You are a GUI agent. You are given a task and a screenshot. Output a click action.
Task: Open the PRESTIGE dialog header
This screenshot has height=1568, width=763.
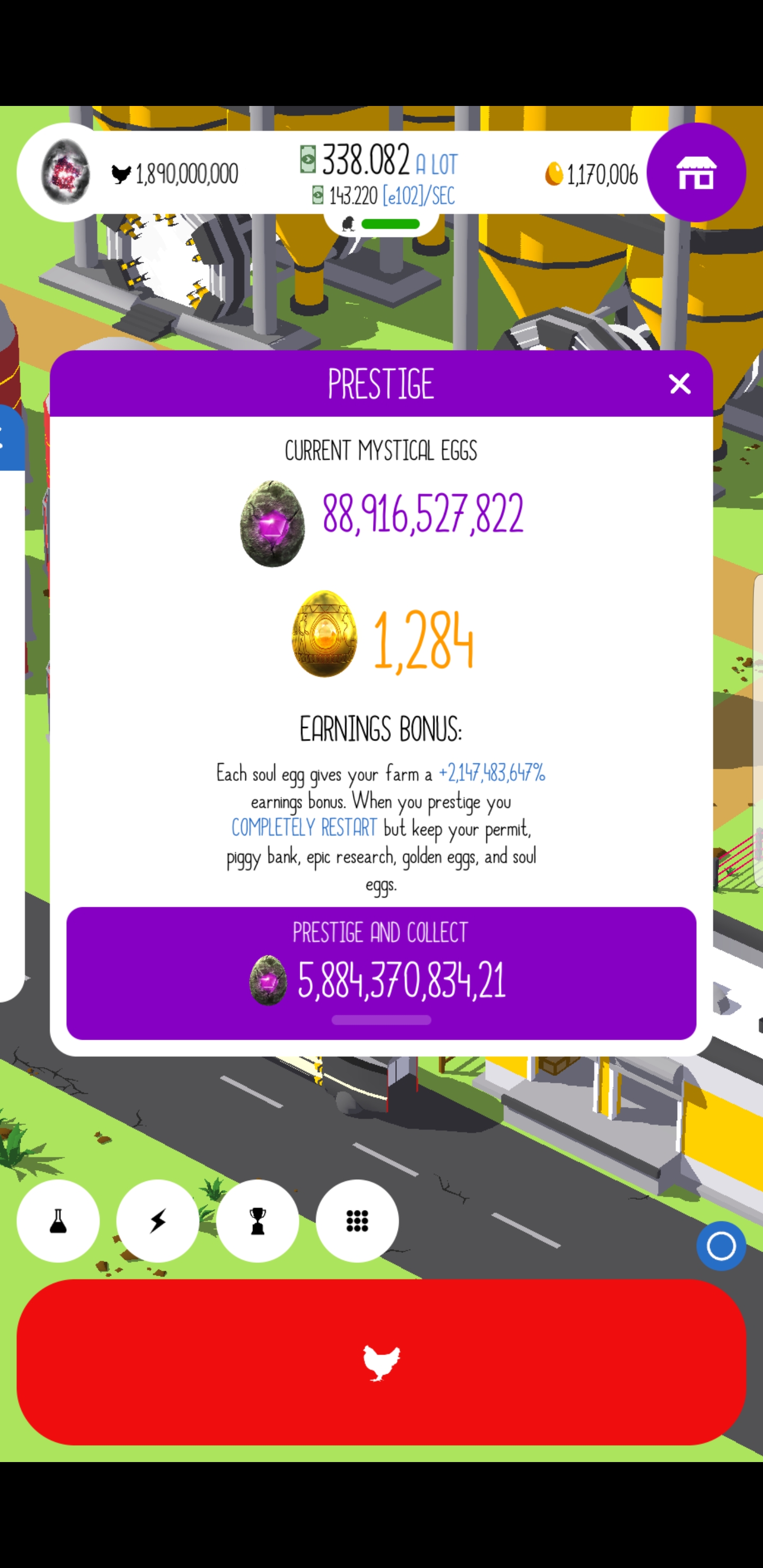click(381, 384)
